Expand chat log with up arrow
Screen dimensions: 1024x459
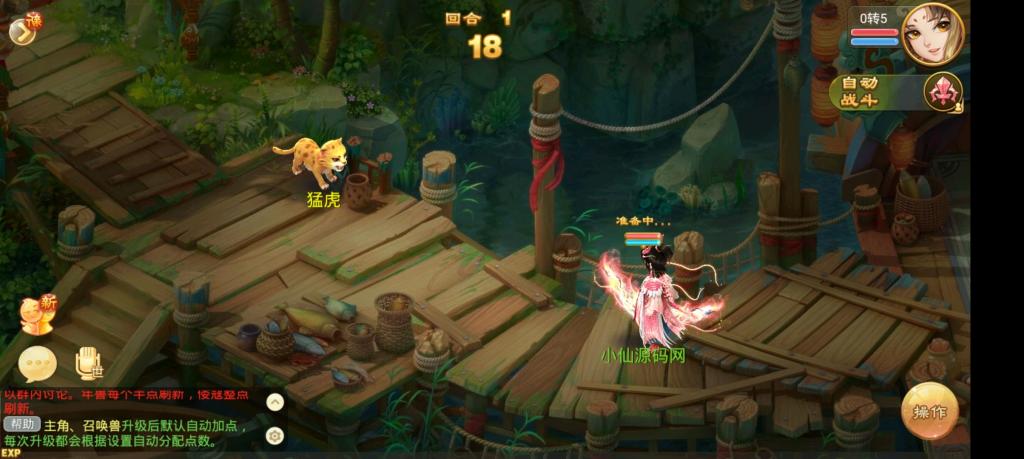(x=275, y=402)
